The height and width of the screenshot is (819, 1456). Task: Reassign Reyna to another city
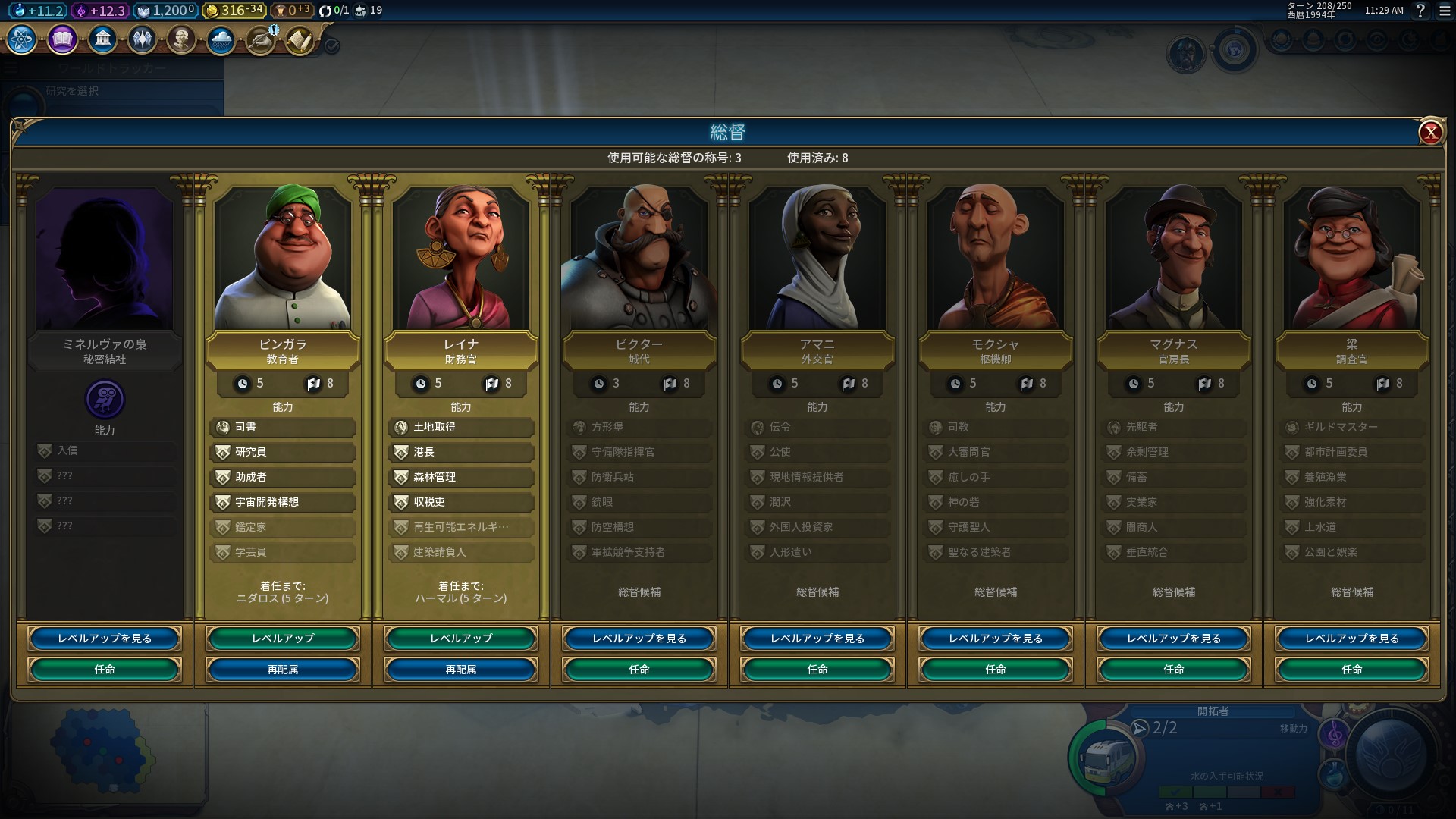(x=461, y=670)
